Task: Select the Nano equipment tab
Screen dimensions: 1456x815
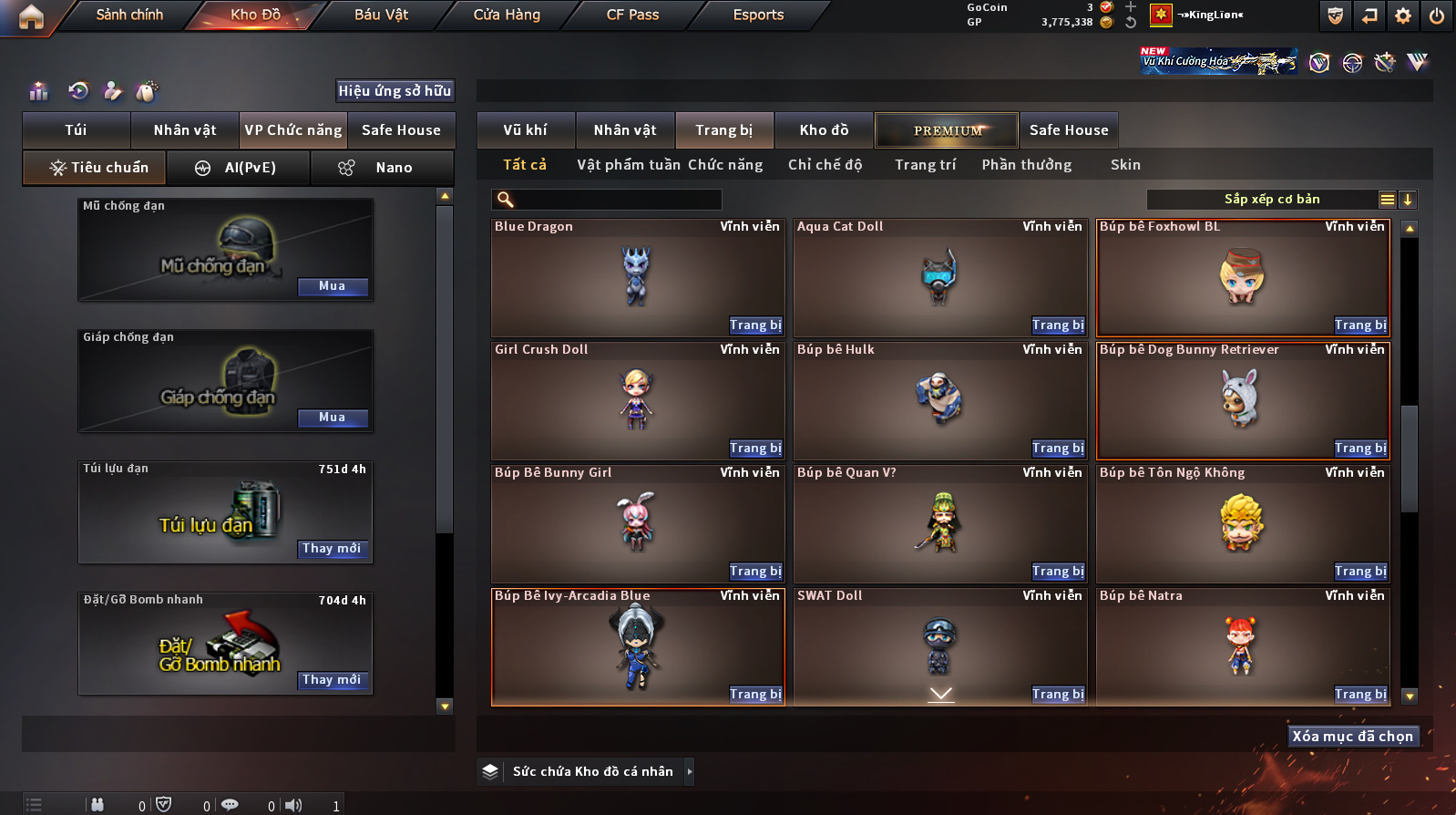Action: 383,168
